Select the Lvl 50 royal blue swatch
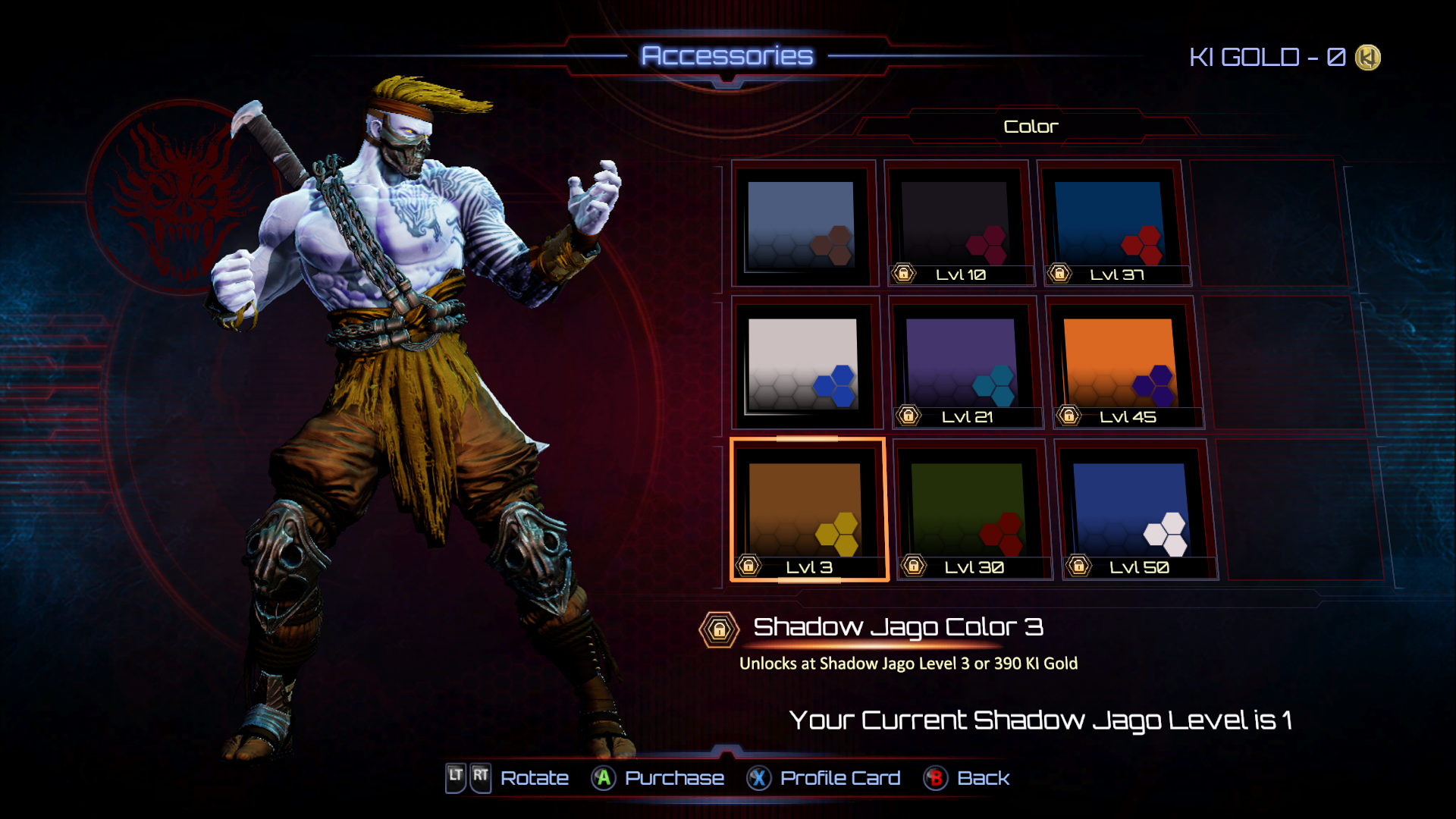 pyautogui.click(x=1132, y=510)
